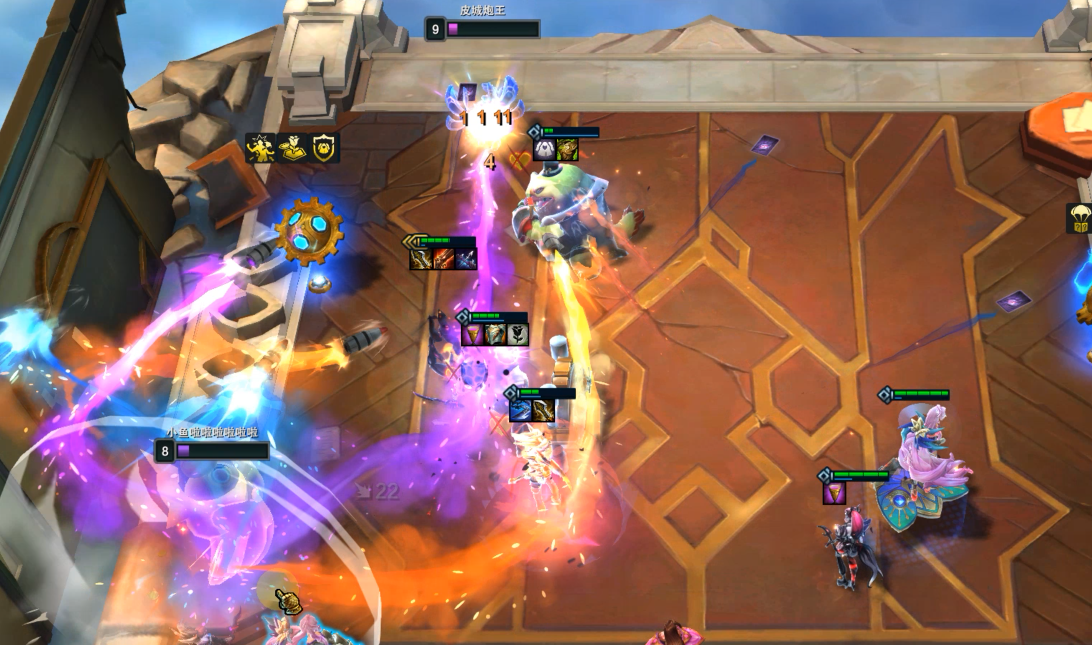Click the red blade item icon
The height and width of the screenshot is (645, 1092).
click(443, 260)
